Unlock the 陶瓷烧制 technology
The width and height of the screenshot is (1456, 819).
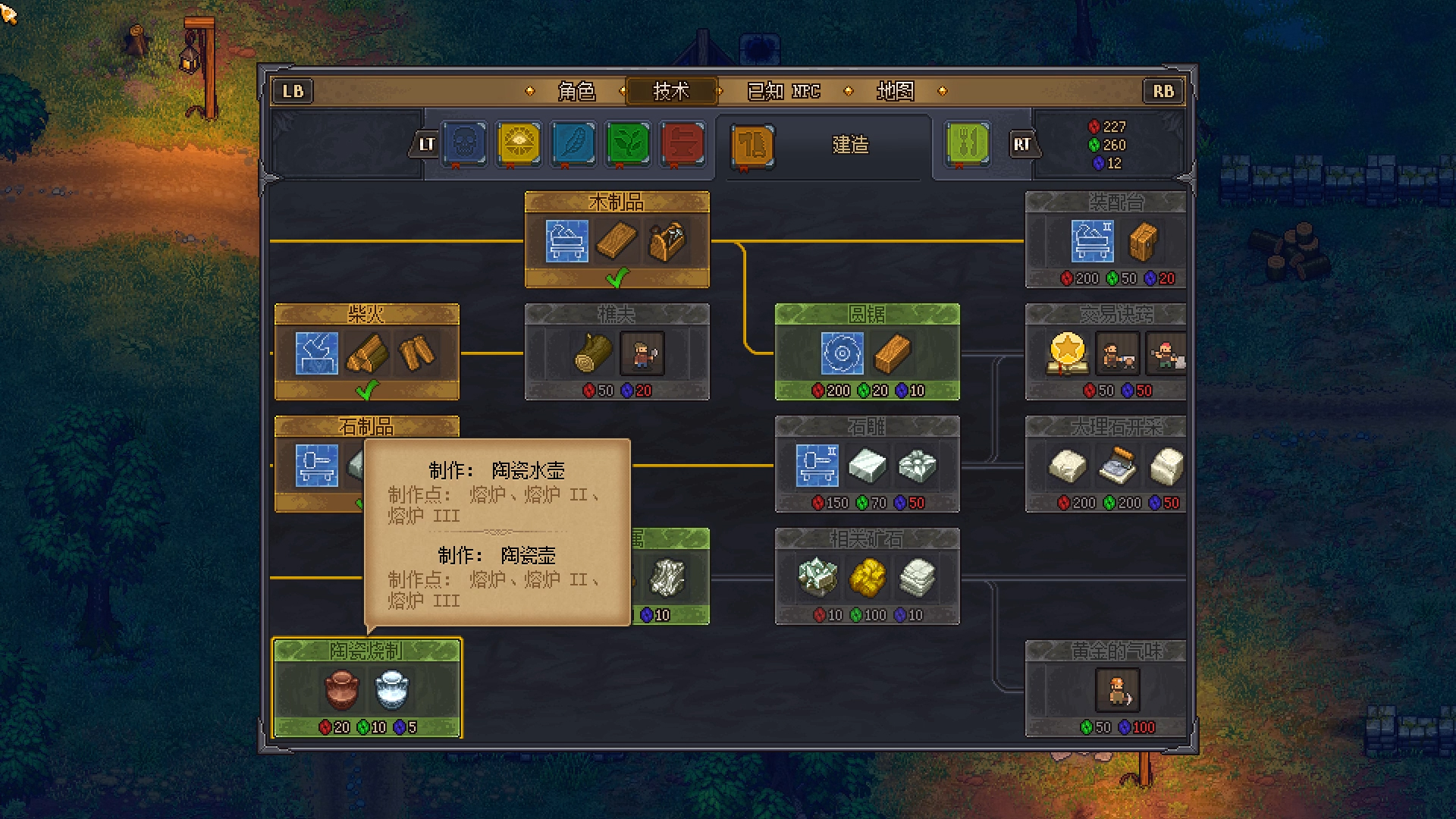366,688
